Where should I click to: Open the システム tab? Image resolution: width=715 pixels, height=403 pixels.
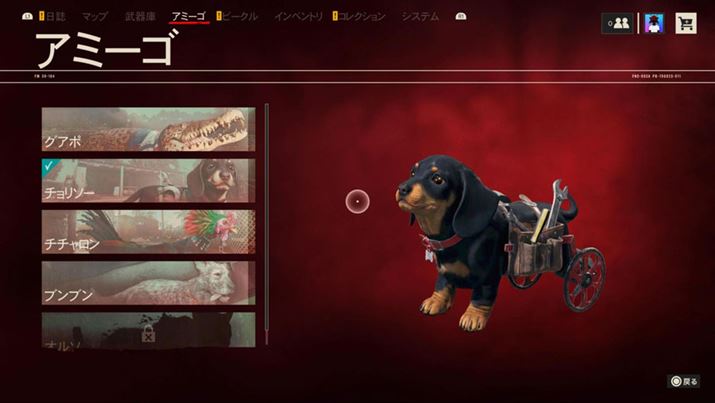click(420, 17)
